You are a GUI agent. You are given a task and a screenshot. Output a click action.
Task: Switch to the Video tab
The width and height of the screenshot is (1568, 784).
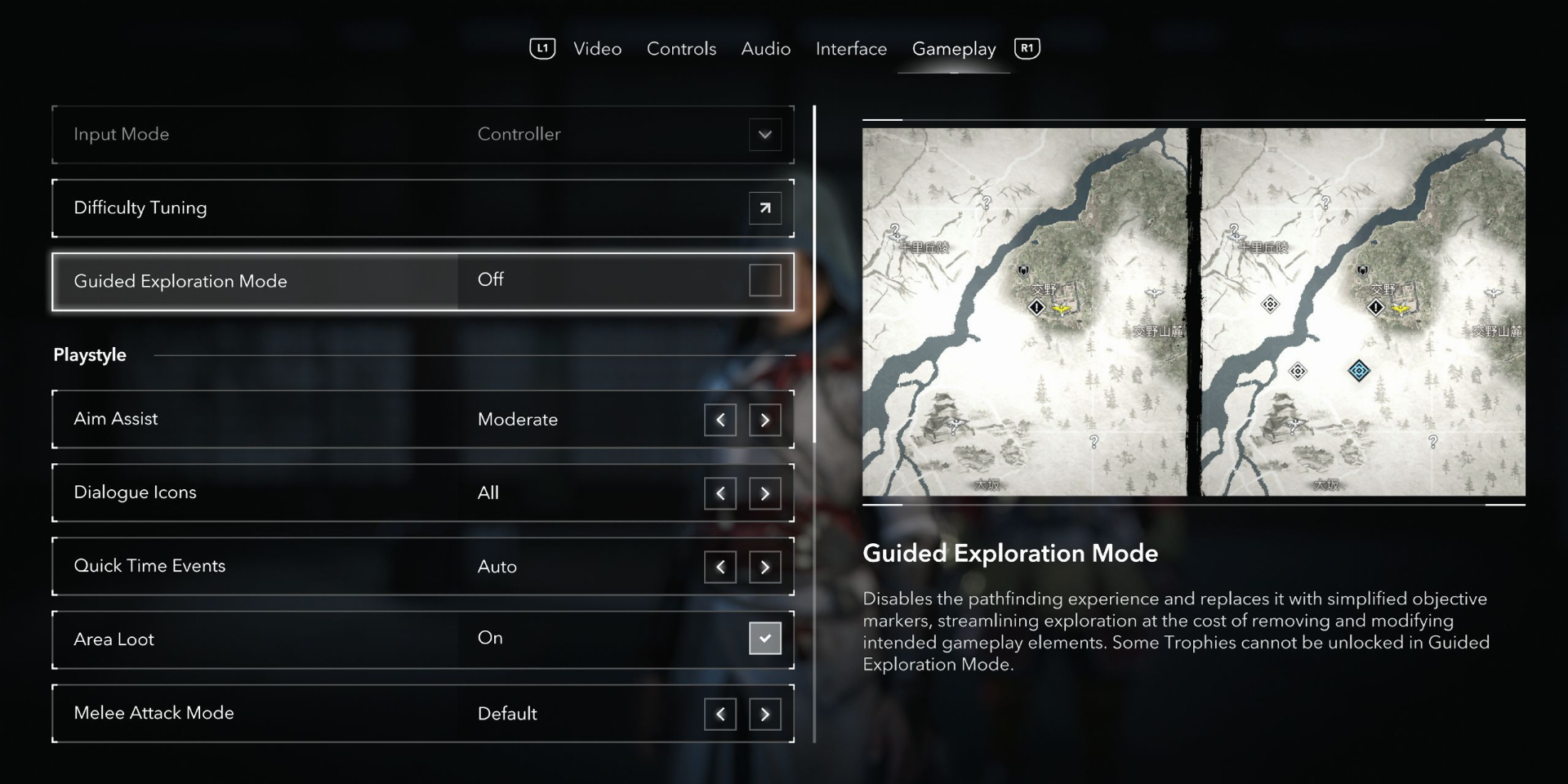tap(597, 49)
